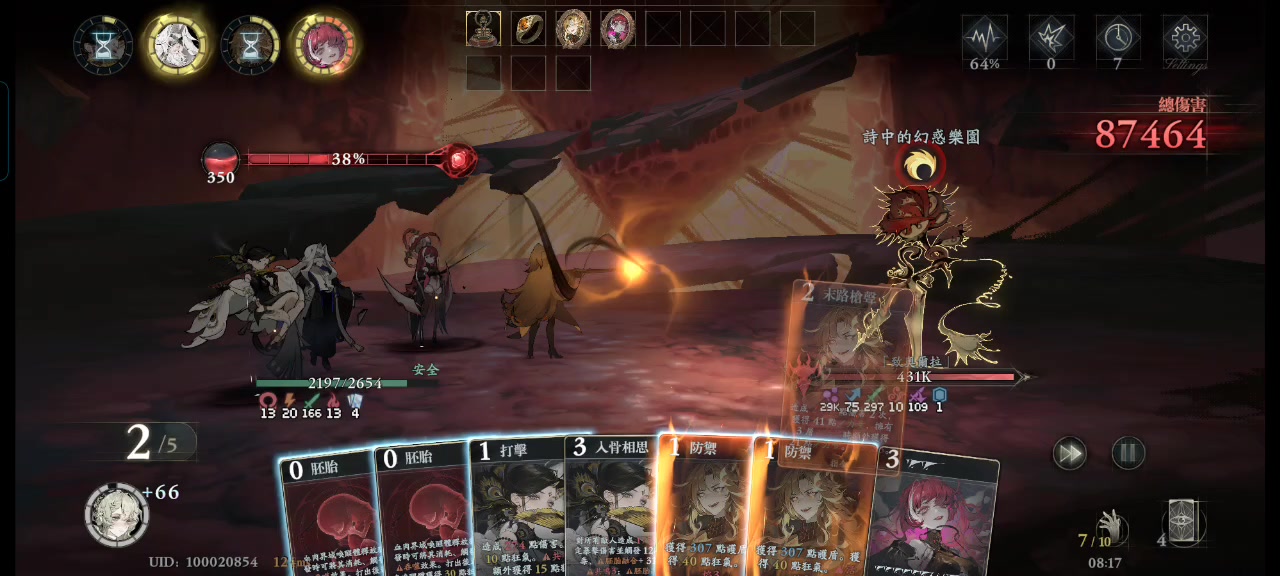
Task: Activate the round character portrait skill
Action: pyautogui.click(x=117, y=514)
